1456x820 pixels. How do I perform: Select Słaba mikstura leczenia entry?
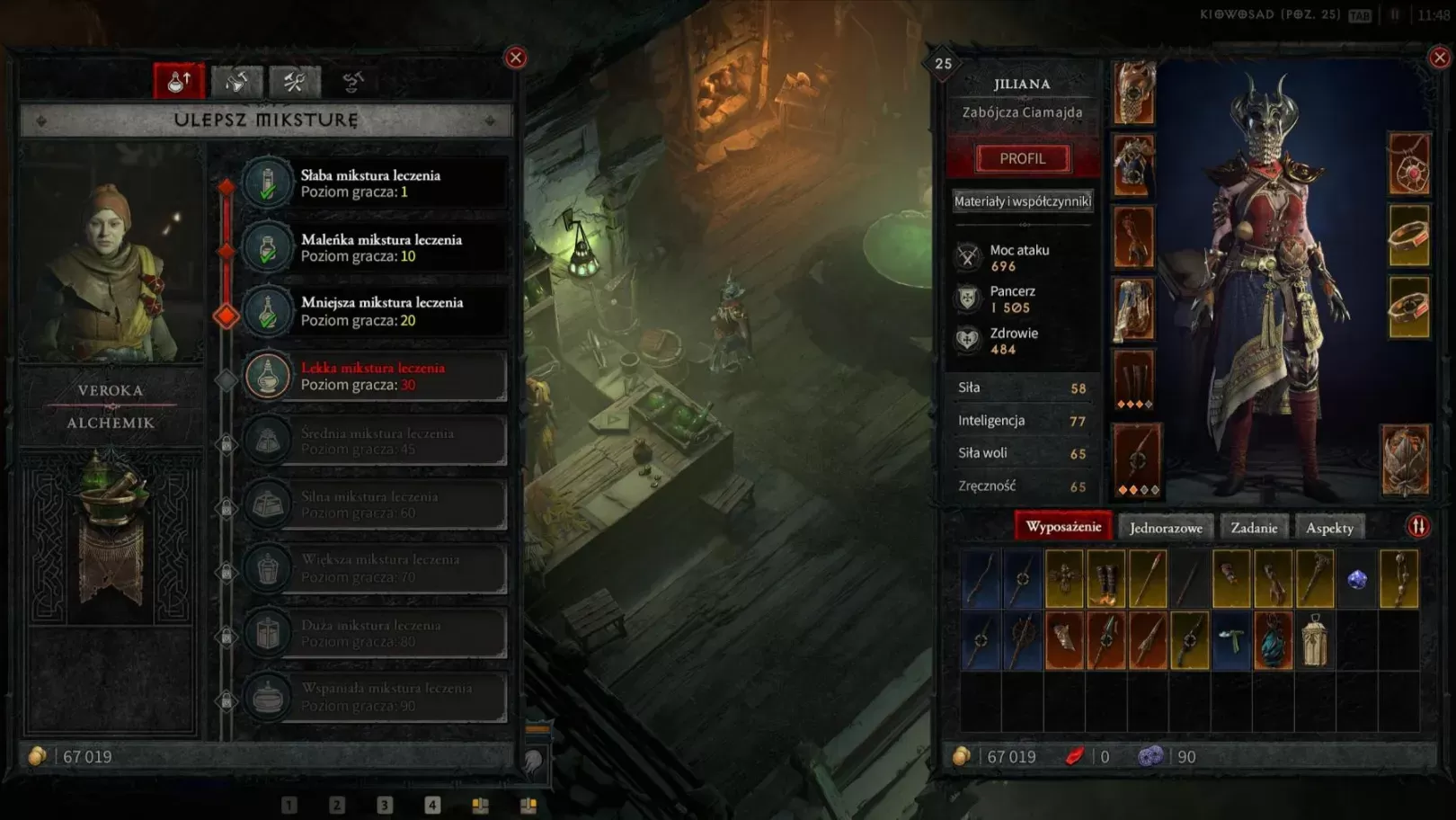pos(374,183)
